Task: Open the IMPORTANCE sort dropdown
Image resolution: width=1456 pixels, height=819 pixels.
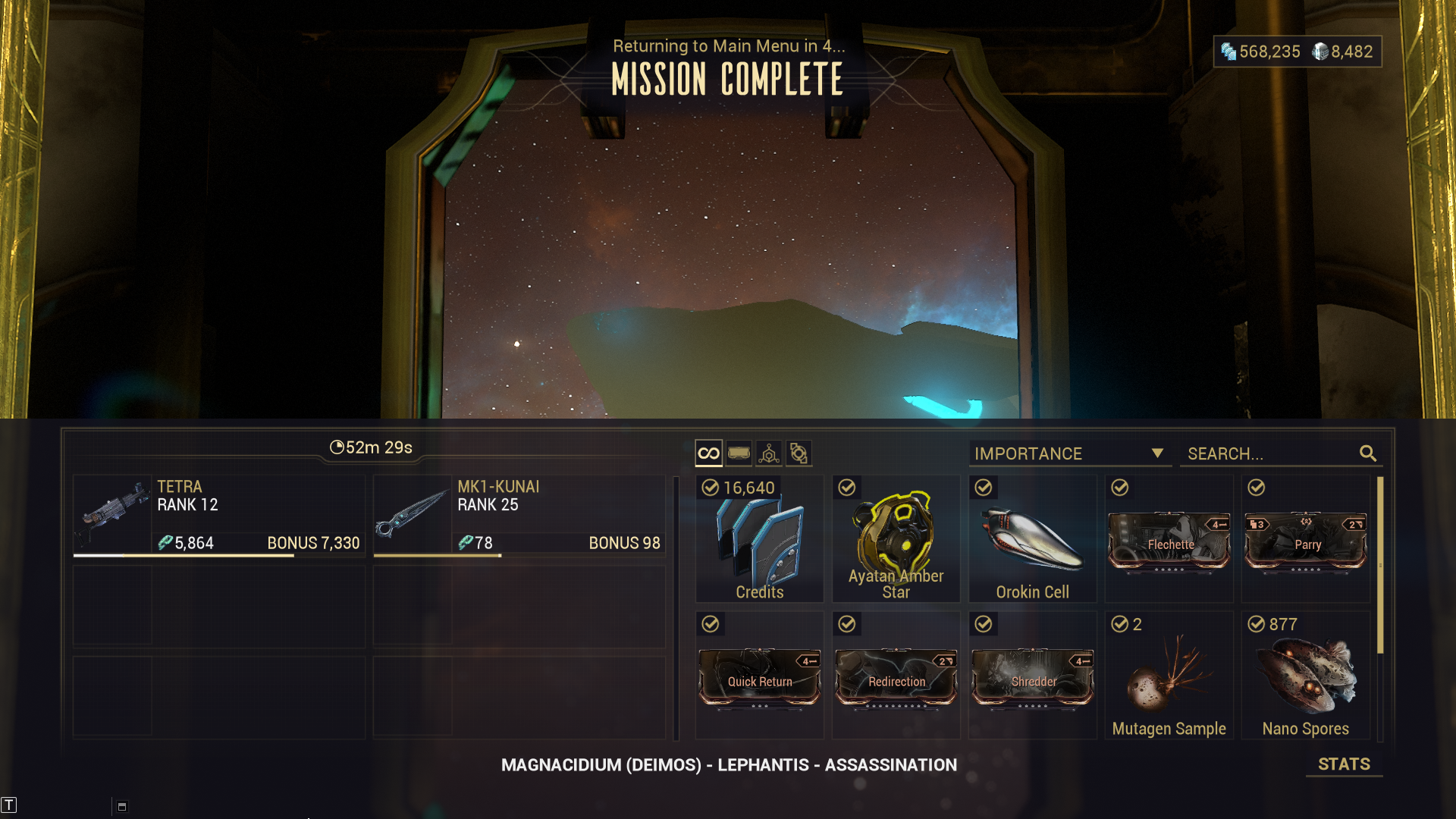Action: (1069, 453)
